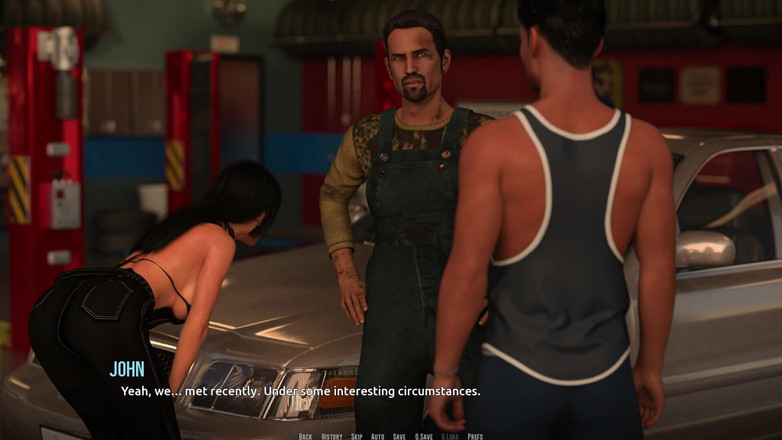Image resolution: width=782 pixels, height=440 pixels.
Task: Open the Prefs preferences menu
Action: (x=475, y=436)
